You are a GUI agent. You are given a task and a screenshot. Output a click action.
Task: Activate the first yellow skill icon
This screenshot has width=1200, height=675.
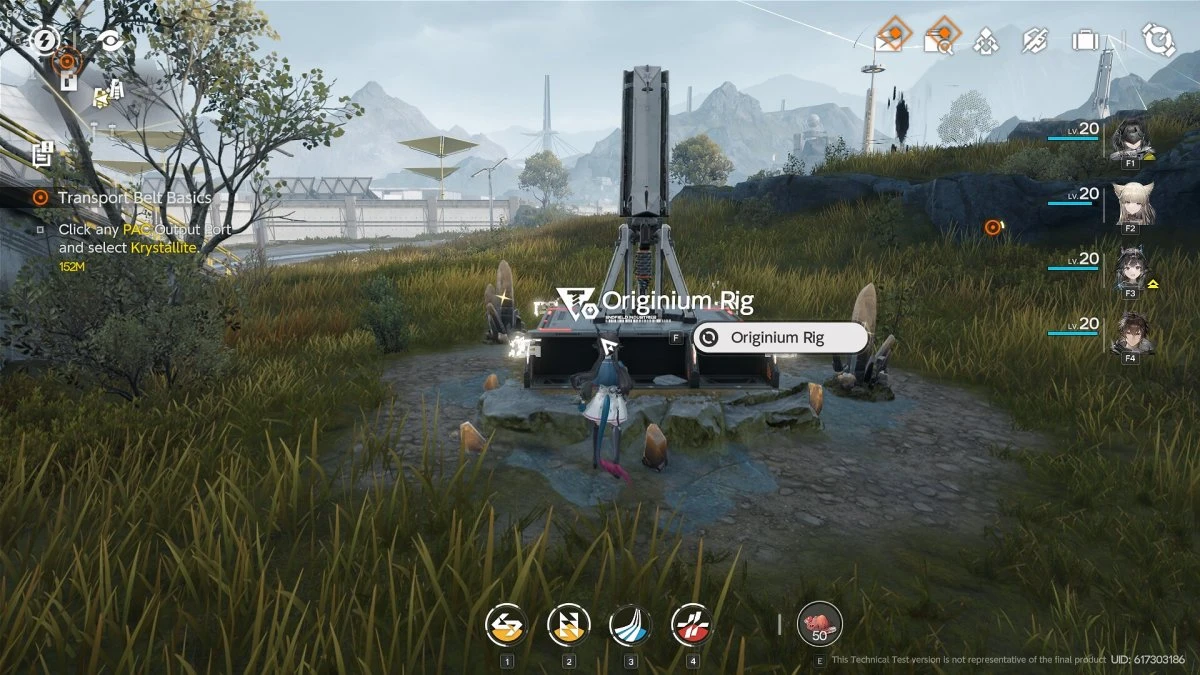pyautogui.click(x=506, y=626)
